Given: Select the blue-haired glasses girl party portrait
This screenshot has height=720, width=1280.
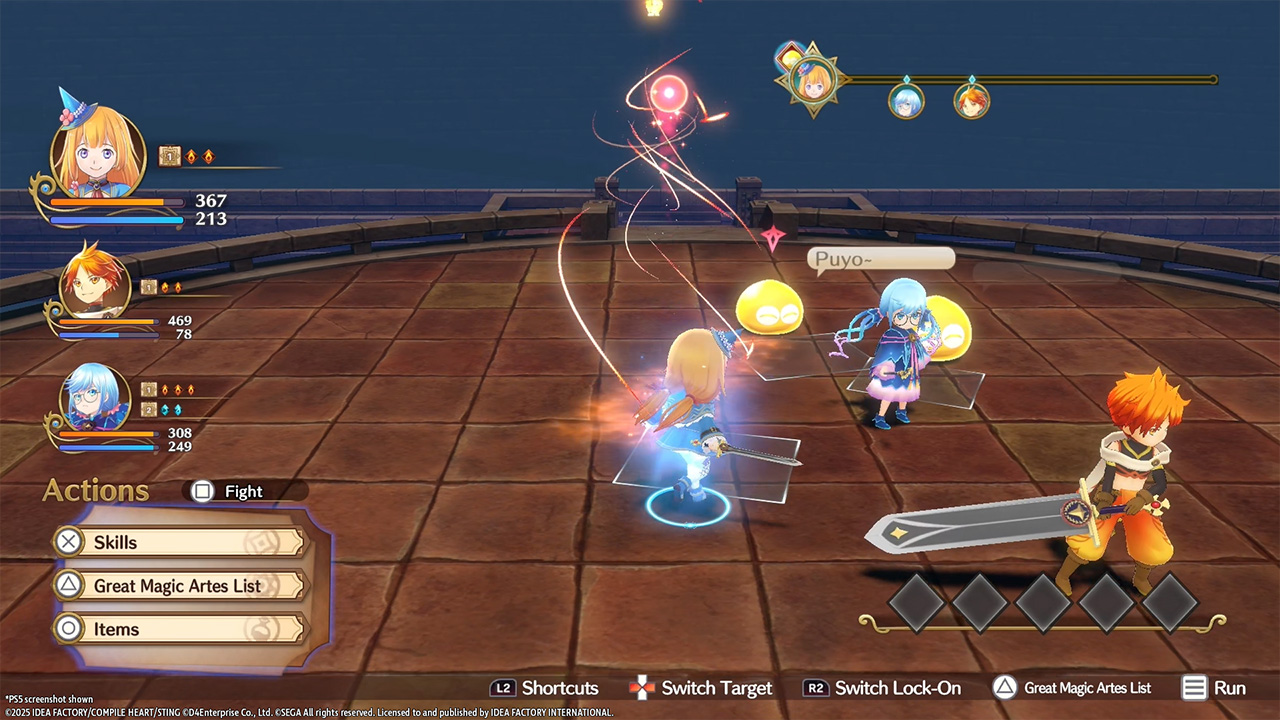Looking at the screenshot, I should point(95,399).
